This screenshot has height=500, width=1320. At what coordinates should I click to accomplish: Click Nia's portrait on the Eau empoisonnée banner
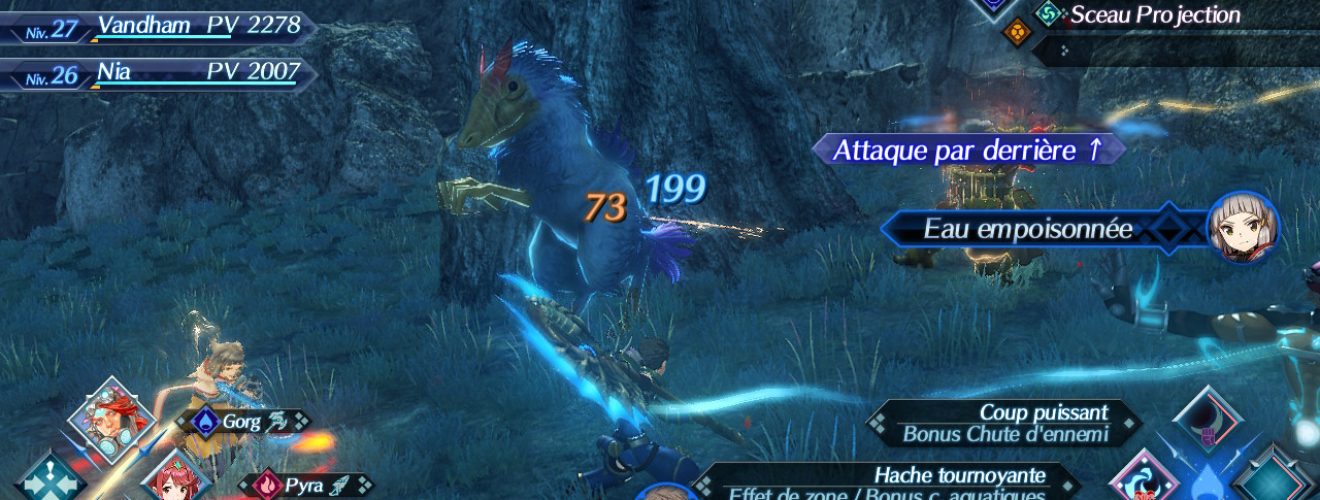(x=1243, y=228)
